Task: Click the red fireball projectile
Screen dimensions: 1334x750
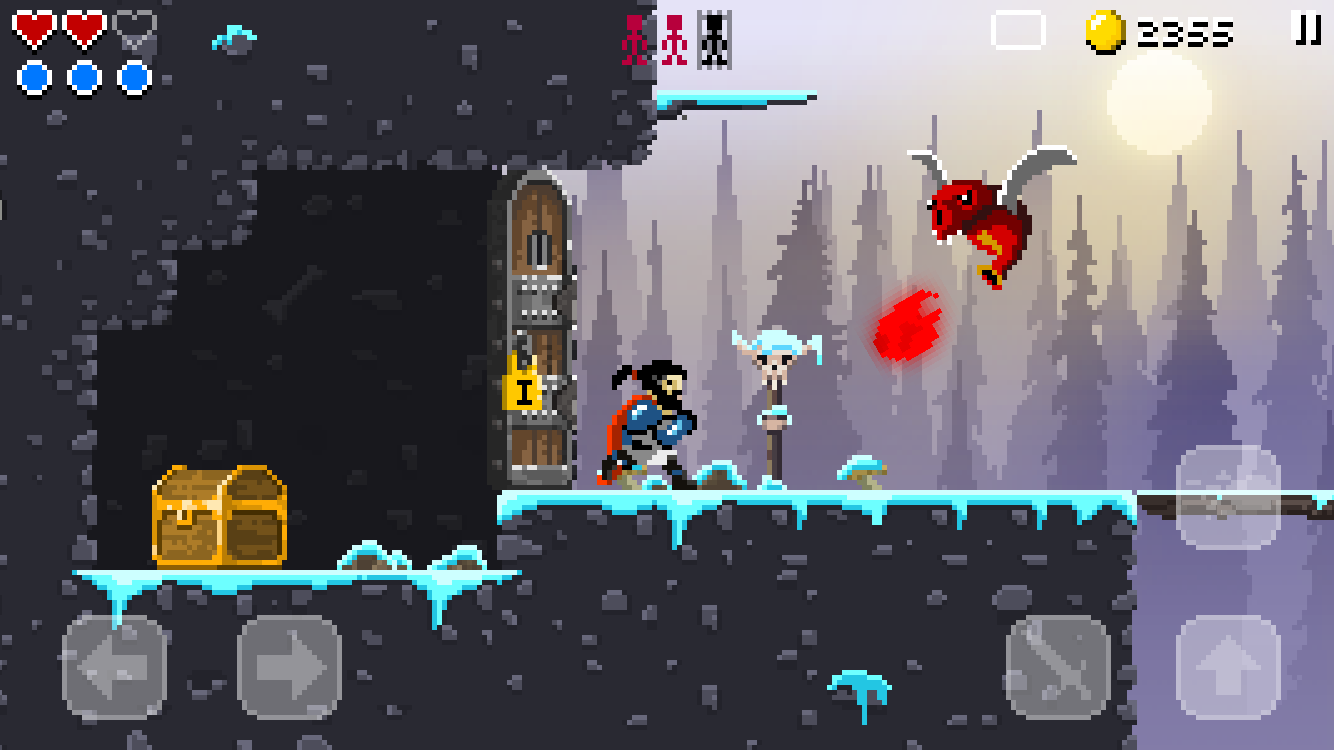Action: click(907, 325)
